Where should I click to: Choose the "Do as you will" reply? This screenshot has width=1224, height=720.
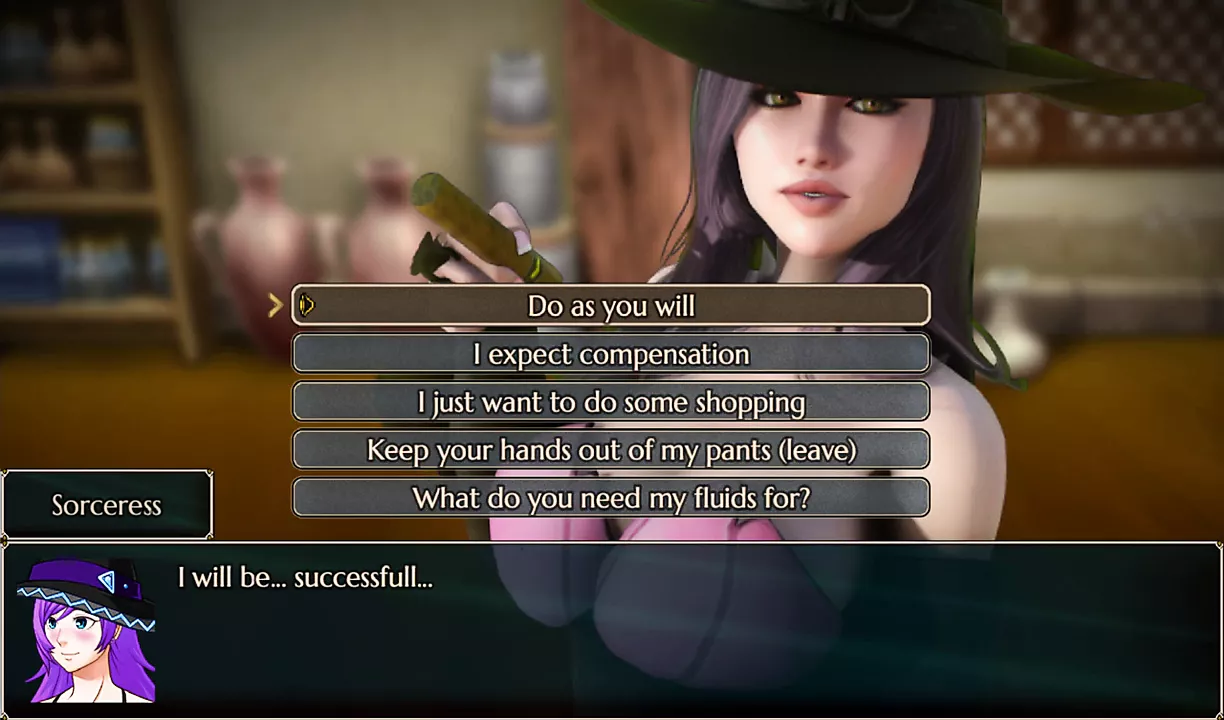611,306
